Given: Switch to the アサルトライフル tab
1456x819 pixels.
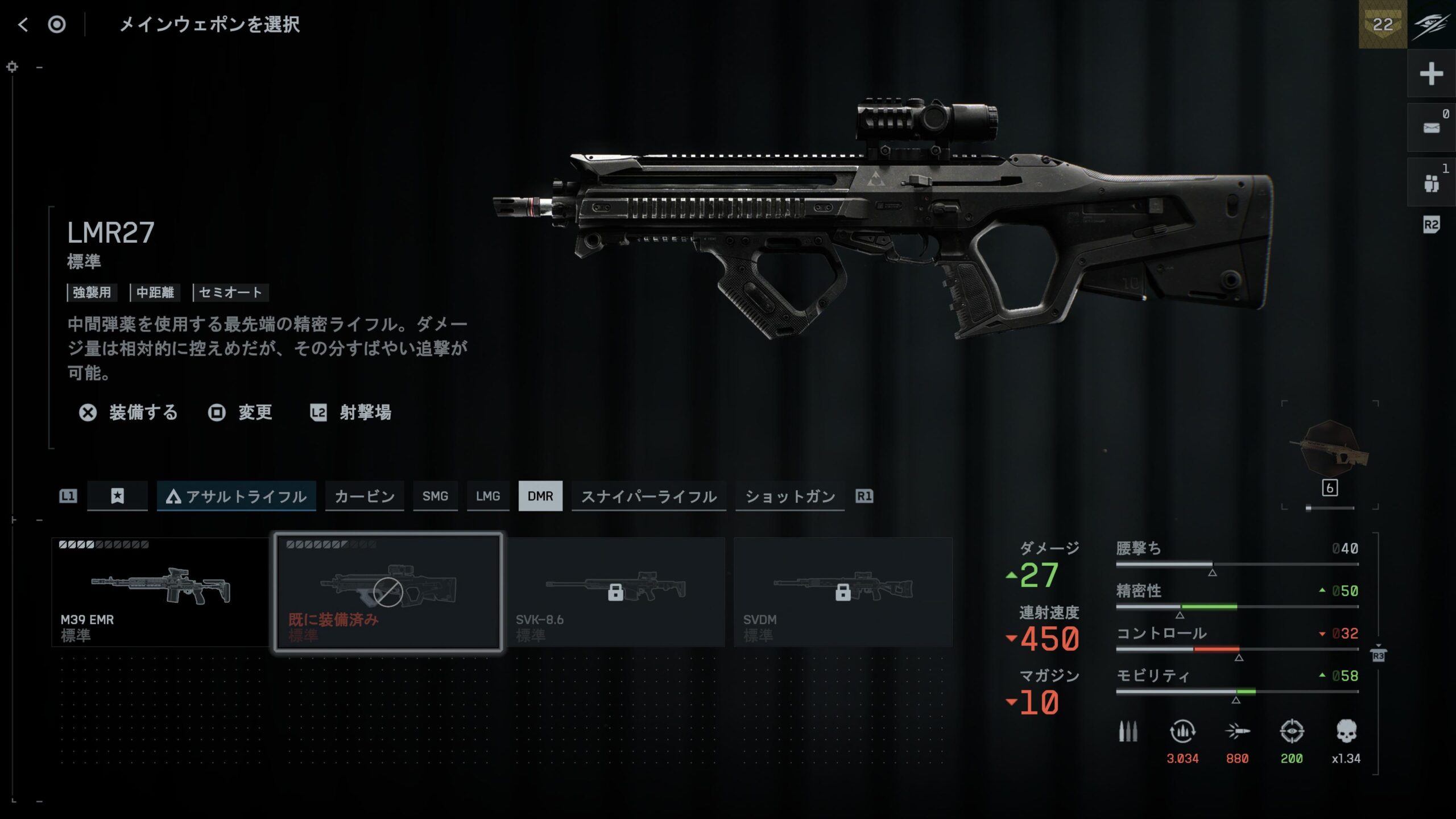Looking at the screenshot, I should tap(237, 497).
